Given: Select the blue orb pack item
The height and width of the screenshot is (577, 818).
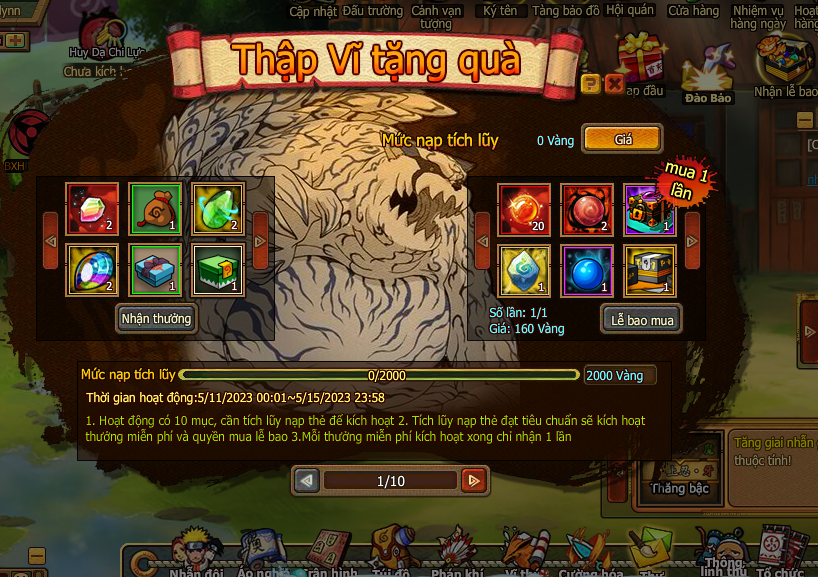Looking at the screenshot, I should point(587,270).
